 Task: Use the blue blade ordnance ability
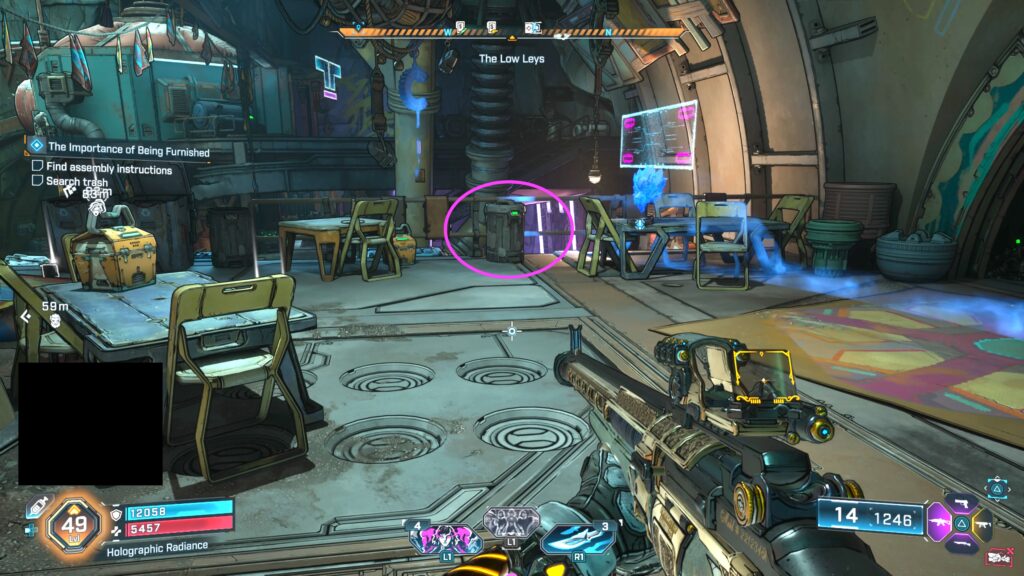pos(577,539)
